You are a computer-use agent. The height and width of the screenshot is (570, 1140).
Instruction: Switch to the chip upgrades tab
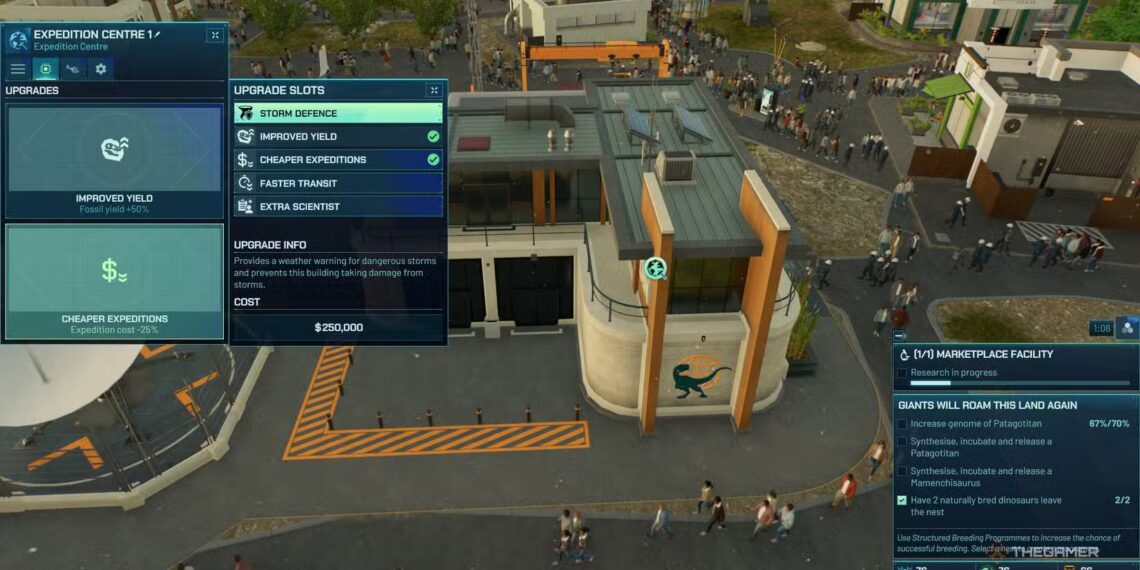pyautogui.click(x=45, y=69)
